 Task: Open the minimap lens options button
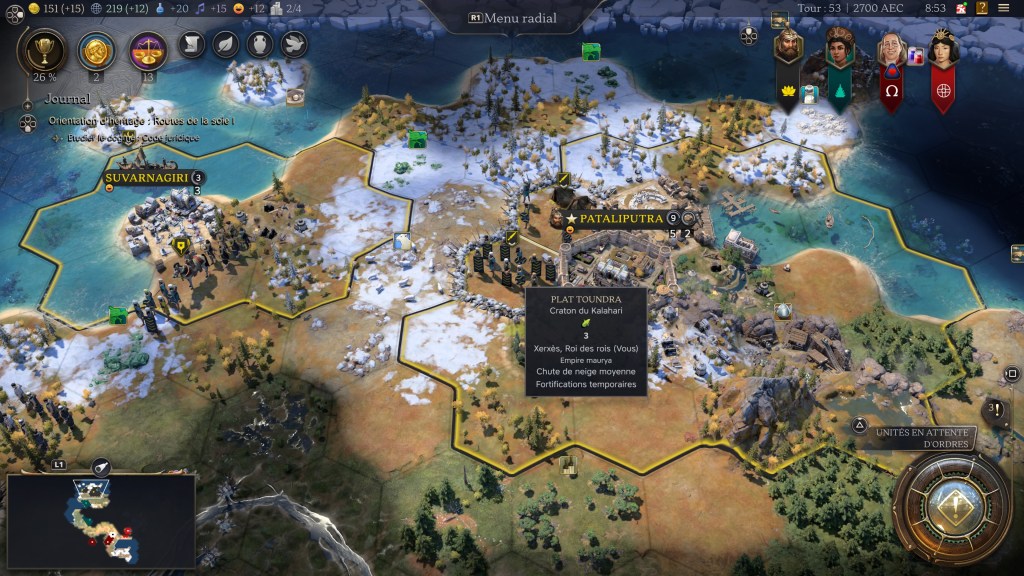[101, 466]
